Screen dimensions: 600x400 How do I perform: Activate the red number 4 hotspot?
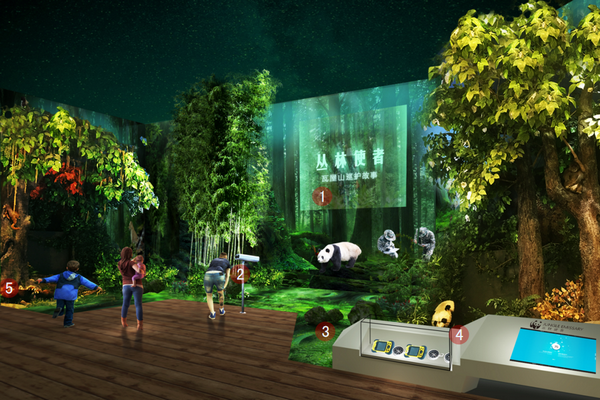point(459,335)
